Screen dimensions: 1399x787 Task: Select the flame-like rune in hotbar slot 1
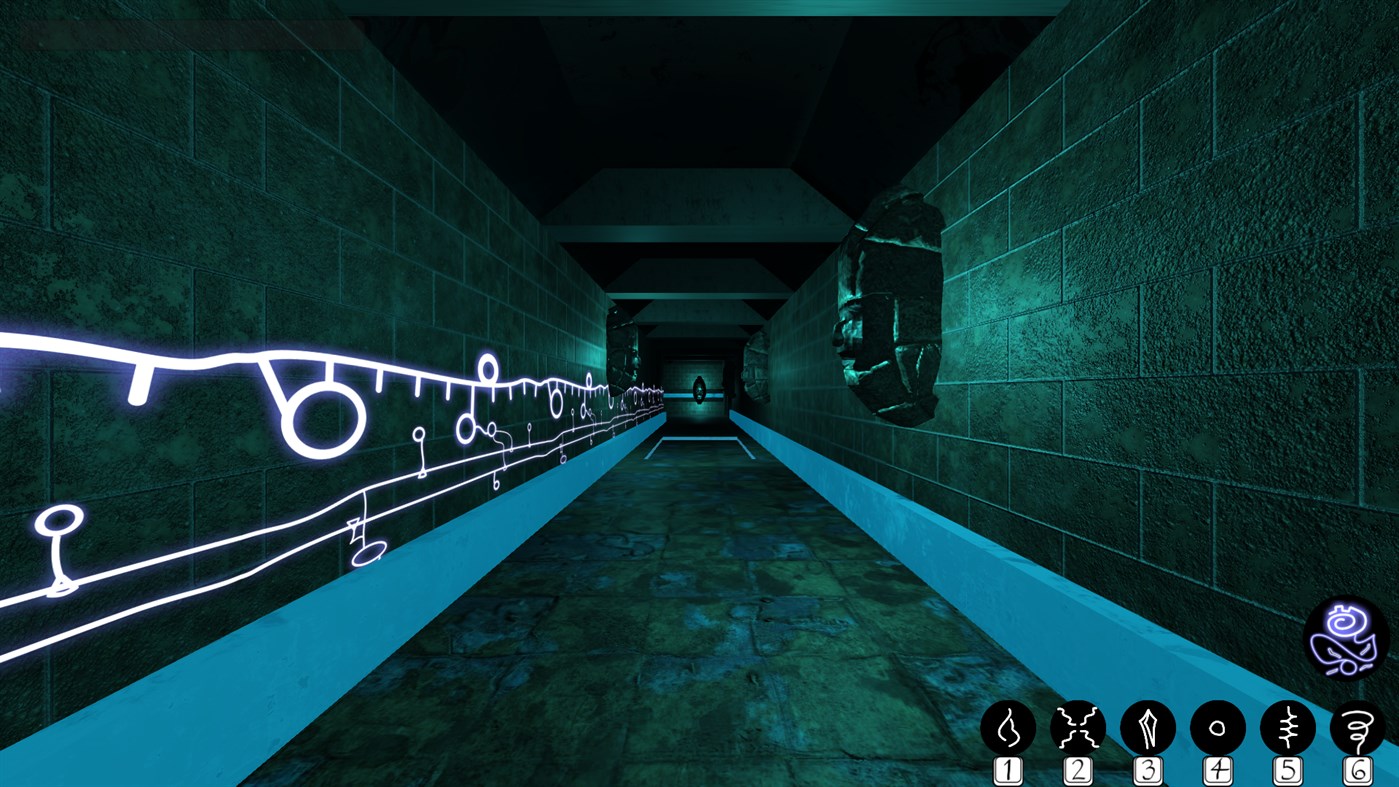pos(1010,729)
